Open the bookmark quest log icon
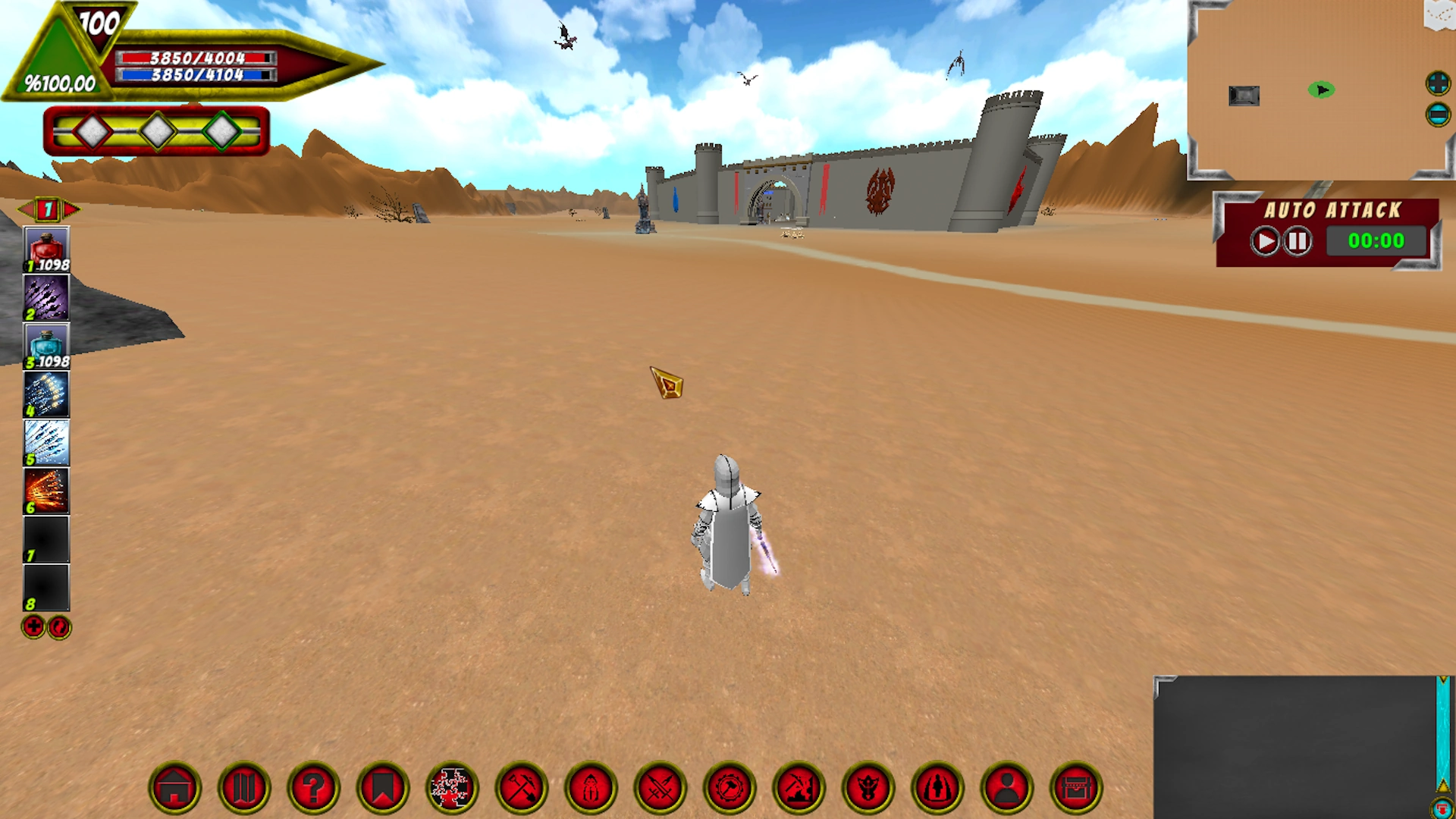Screen dimensions: 1456x819 tap(381, 787)
